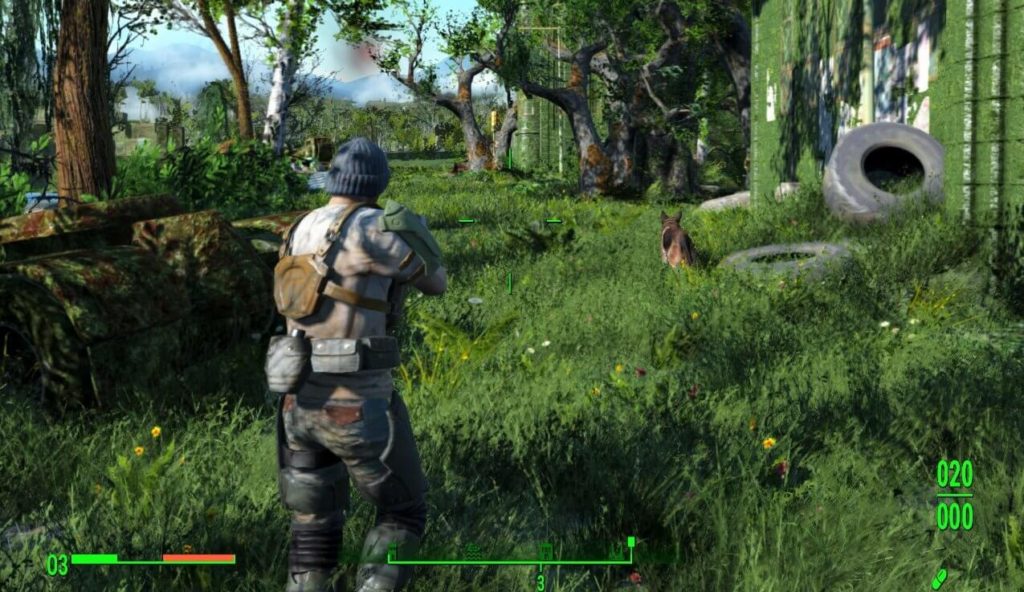This screenshot has height=592, width=1024.
Task: Select the square quest marker on the compass
Action: point(631,542)
